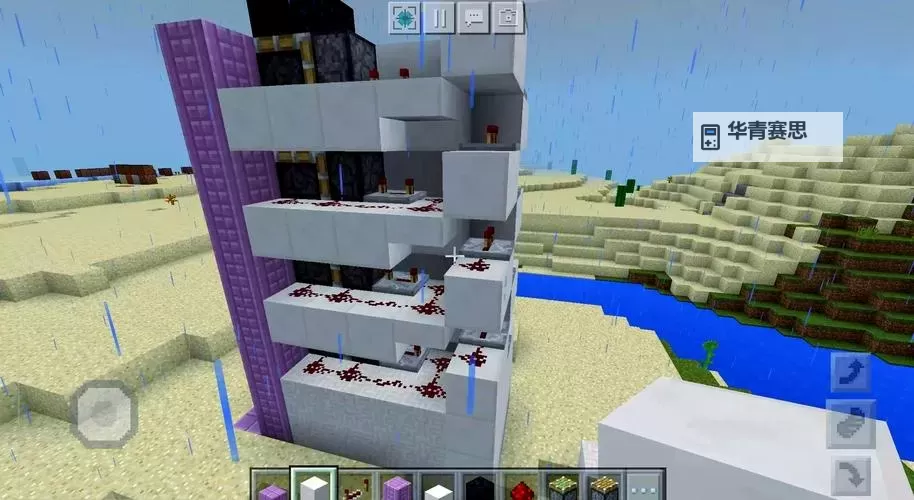914x500 pixels.
Task: Select the highlighted white block hotbar slot
Action: click(x=314, y=486)
